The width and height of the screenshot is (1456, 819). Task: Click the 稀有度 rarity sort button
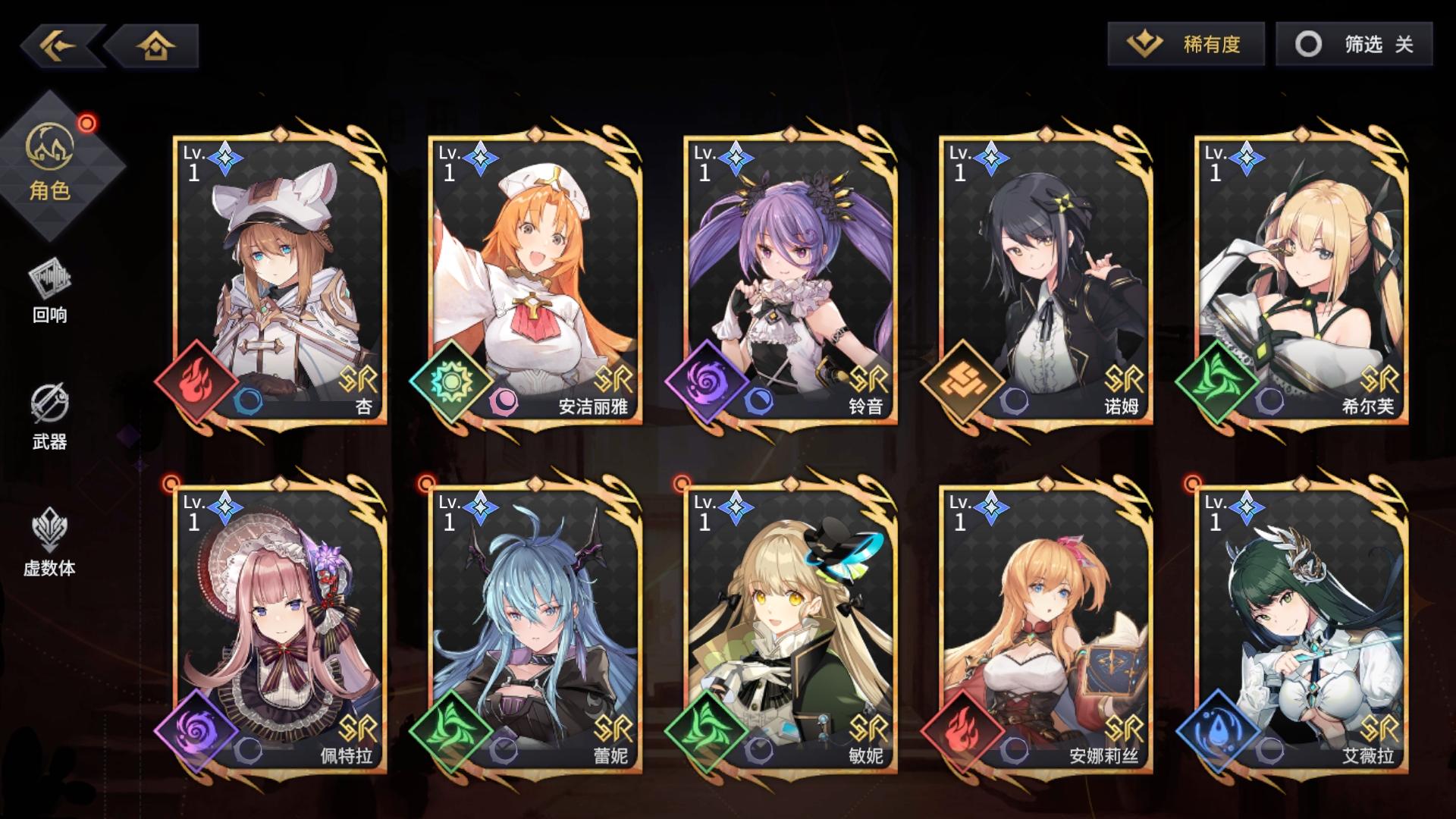click(1187, 44)
